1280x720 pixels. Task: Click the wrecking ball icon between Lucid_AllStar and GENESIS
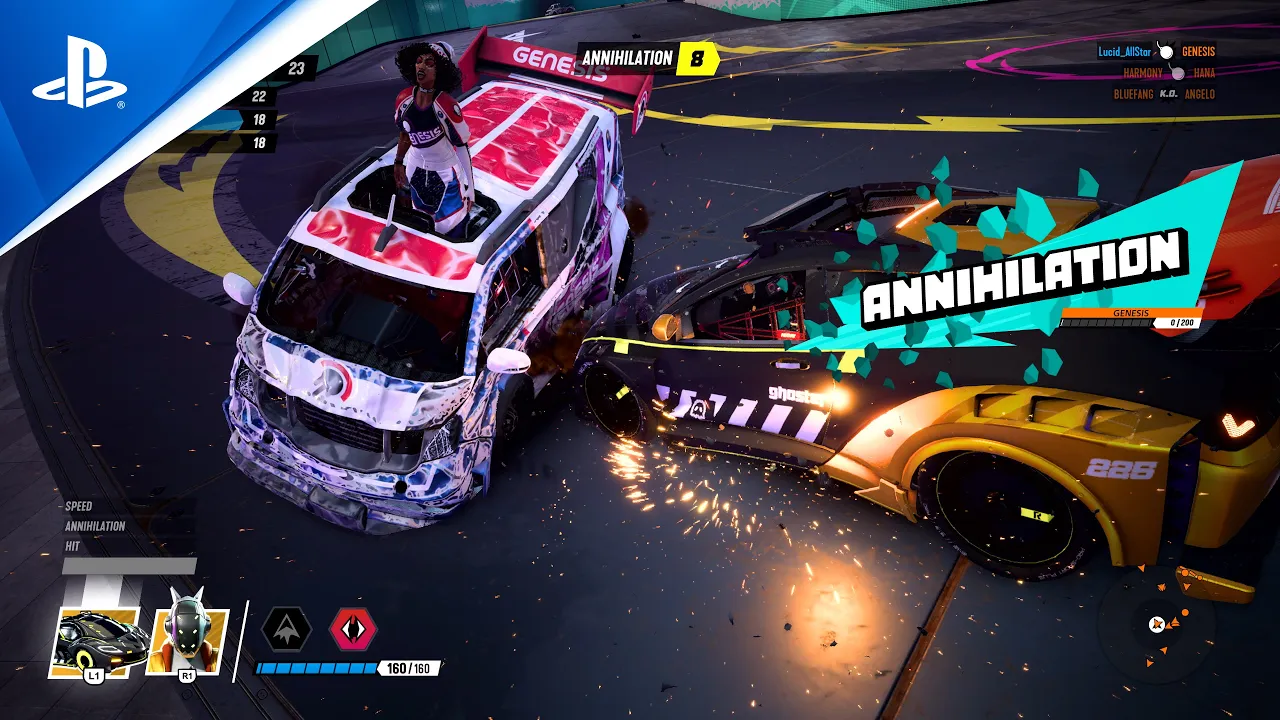point(1165,54)
